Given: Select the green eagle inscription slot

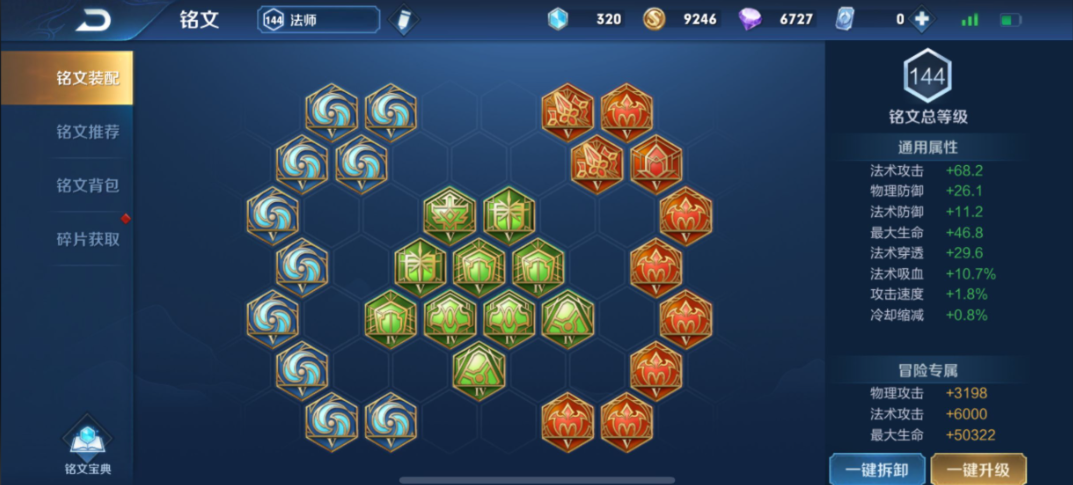Looking at the screenshot, I should click(x=449, y=214).
